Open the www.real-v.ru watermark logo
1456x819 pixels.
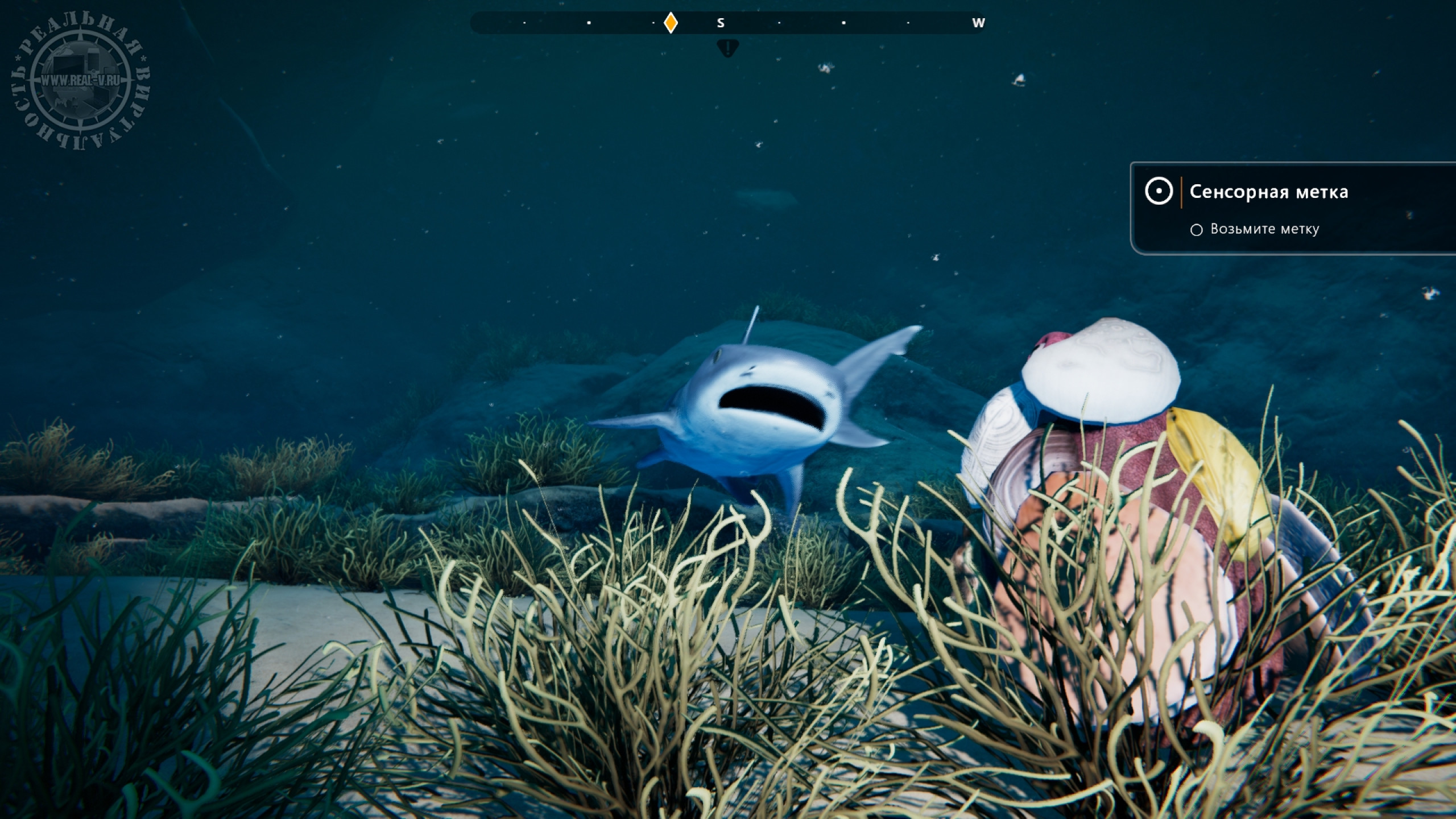(80, 80)
